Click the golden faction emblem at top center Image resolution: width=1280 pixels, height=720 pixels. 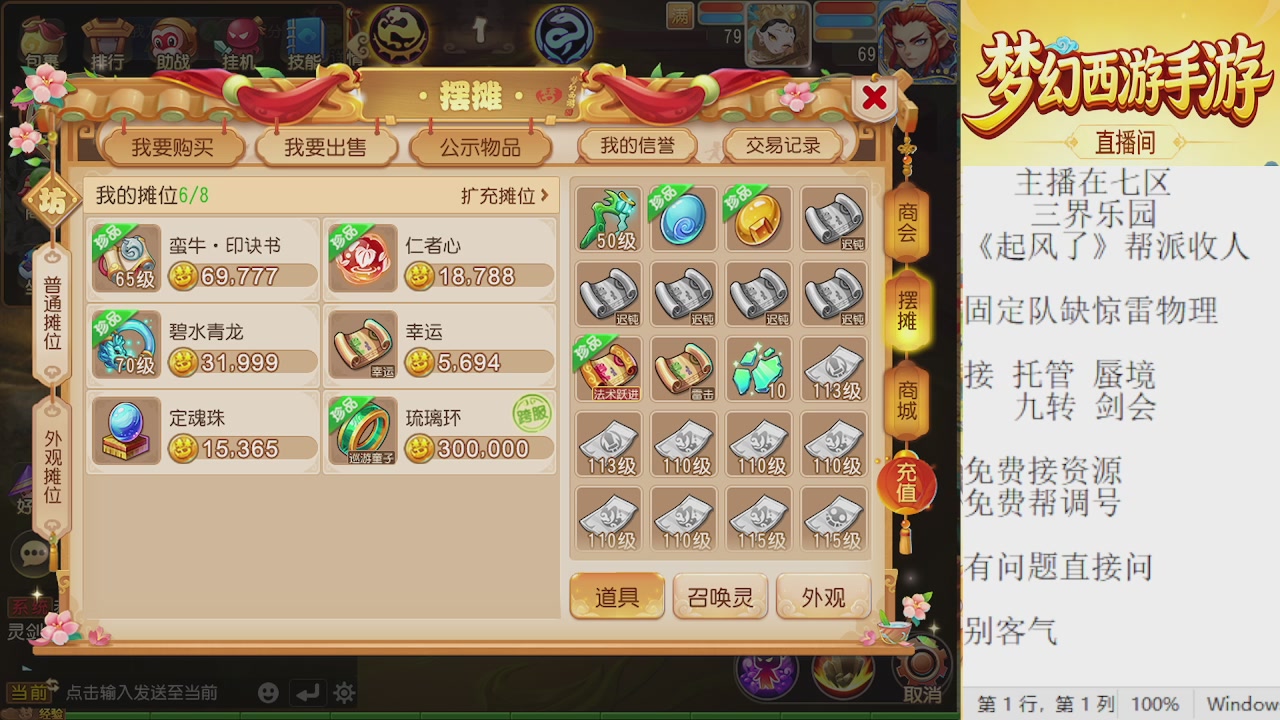pyautogui.click(x=398, y=32)
